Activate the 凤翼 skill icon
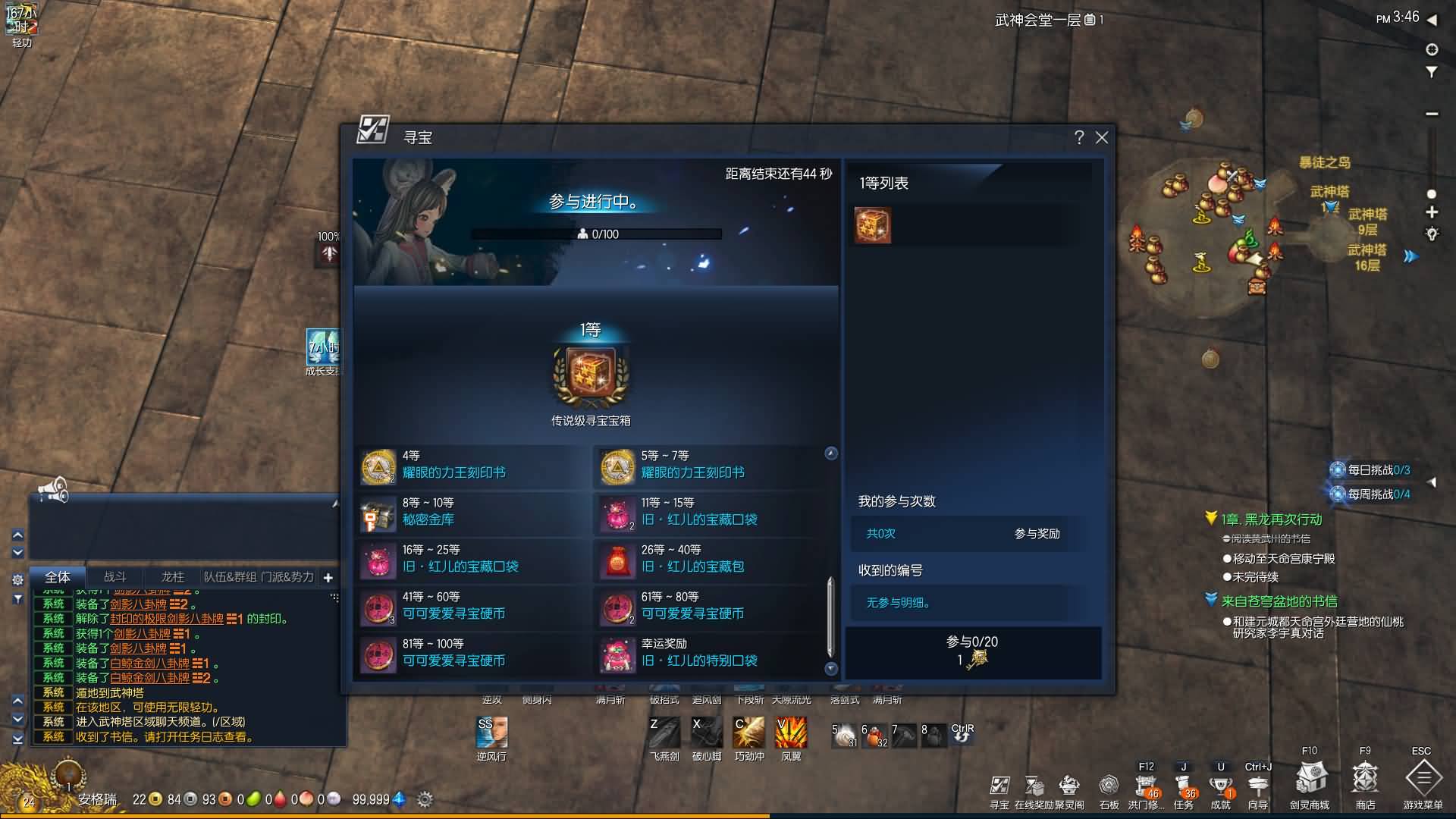The height and width of the screenshot is (819, 1456). [791, 733]
